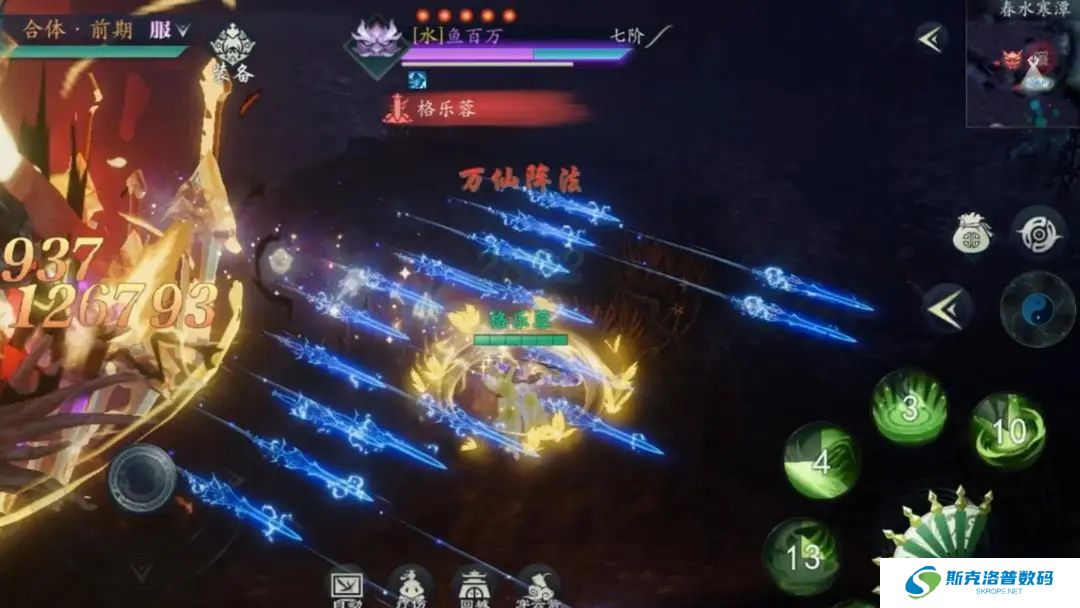
Task: Use the green skill showing cooldown 3
Action: point(908,407)
